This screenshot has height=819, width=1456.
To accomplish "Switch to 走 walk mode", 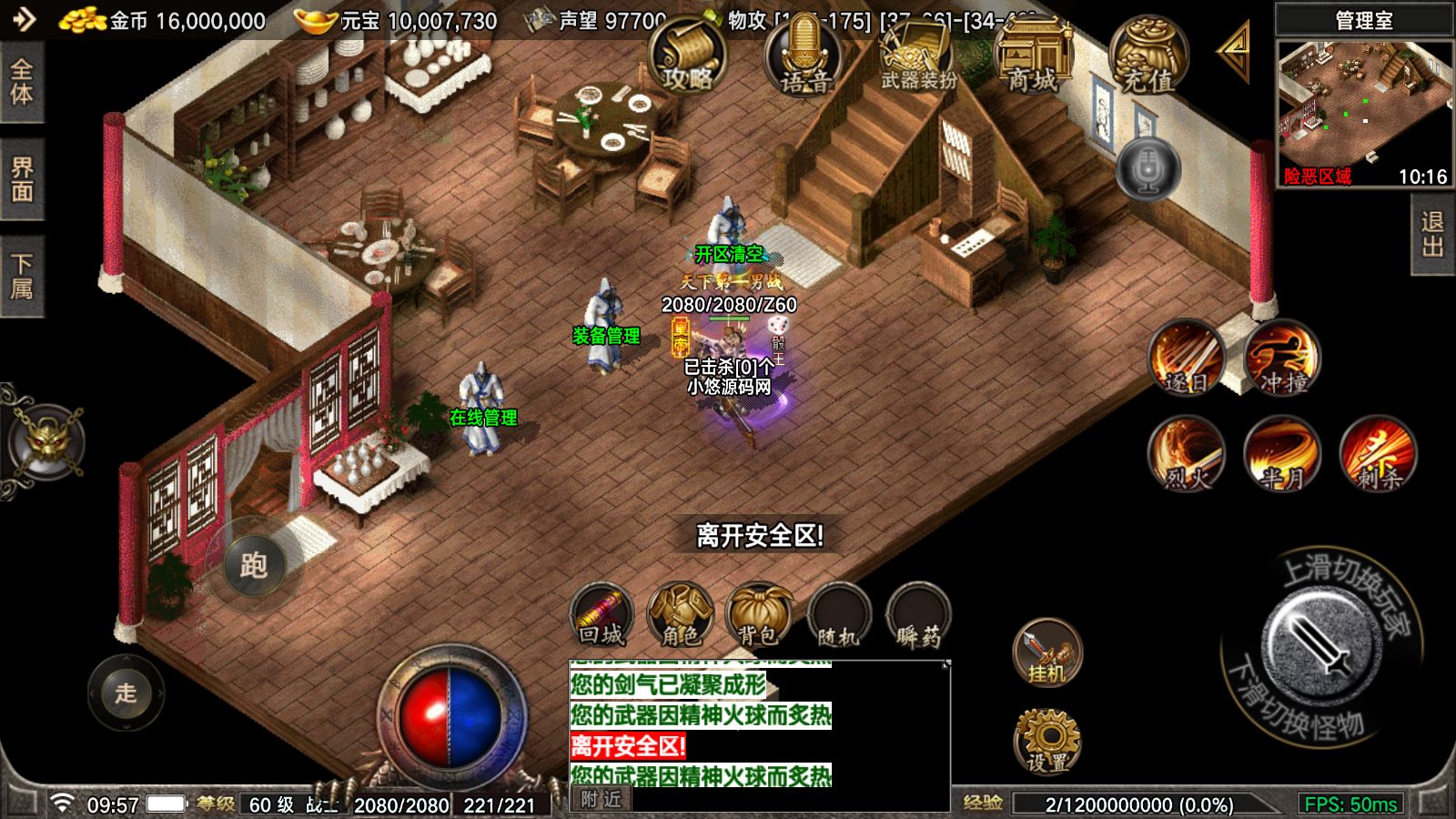I will click(125, 694).
